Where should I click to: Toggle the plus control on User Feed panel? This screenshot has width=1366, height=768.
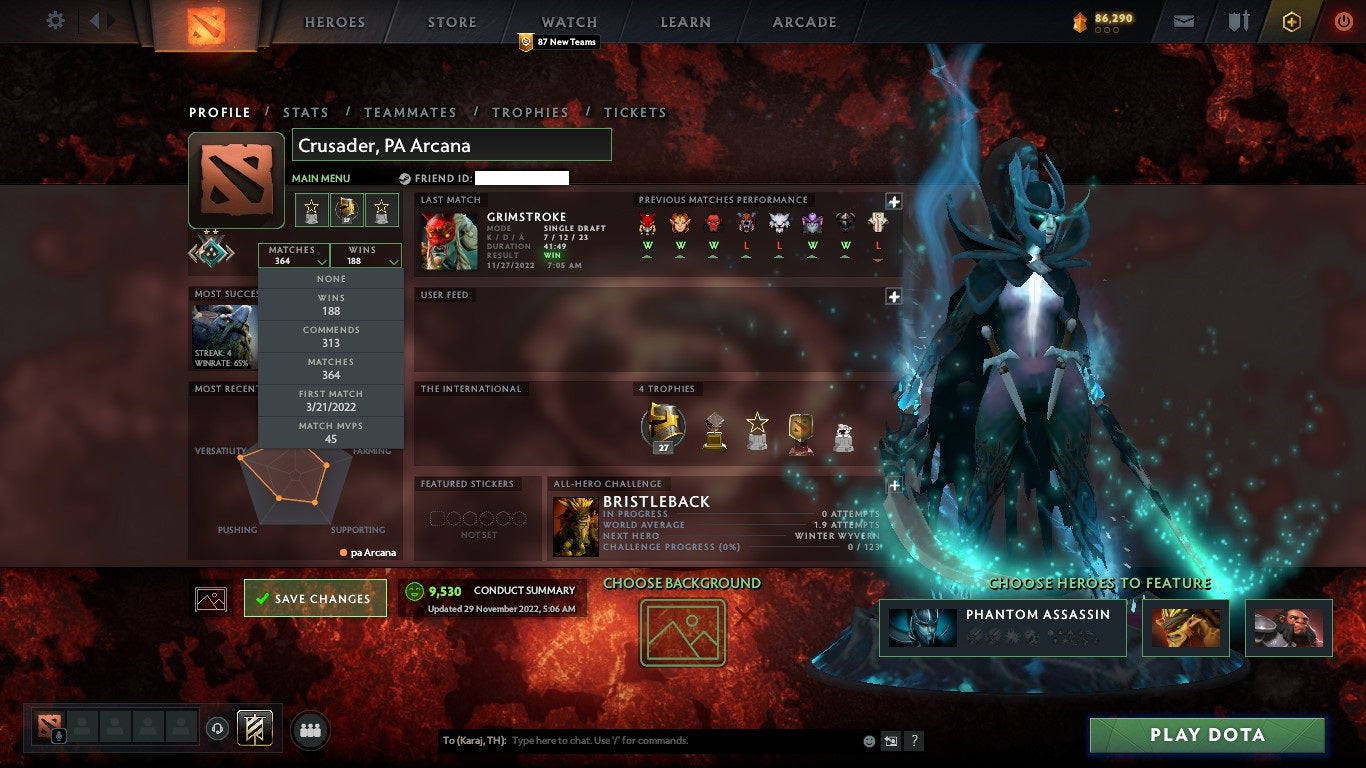click(893, 296)
